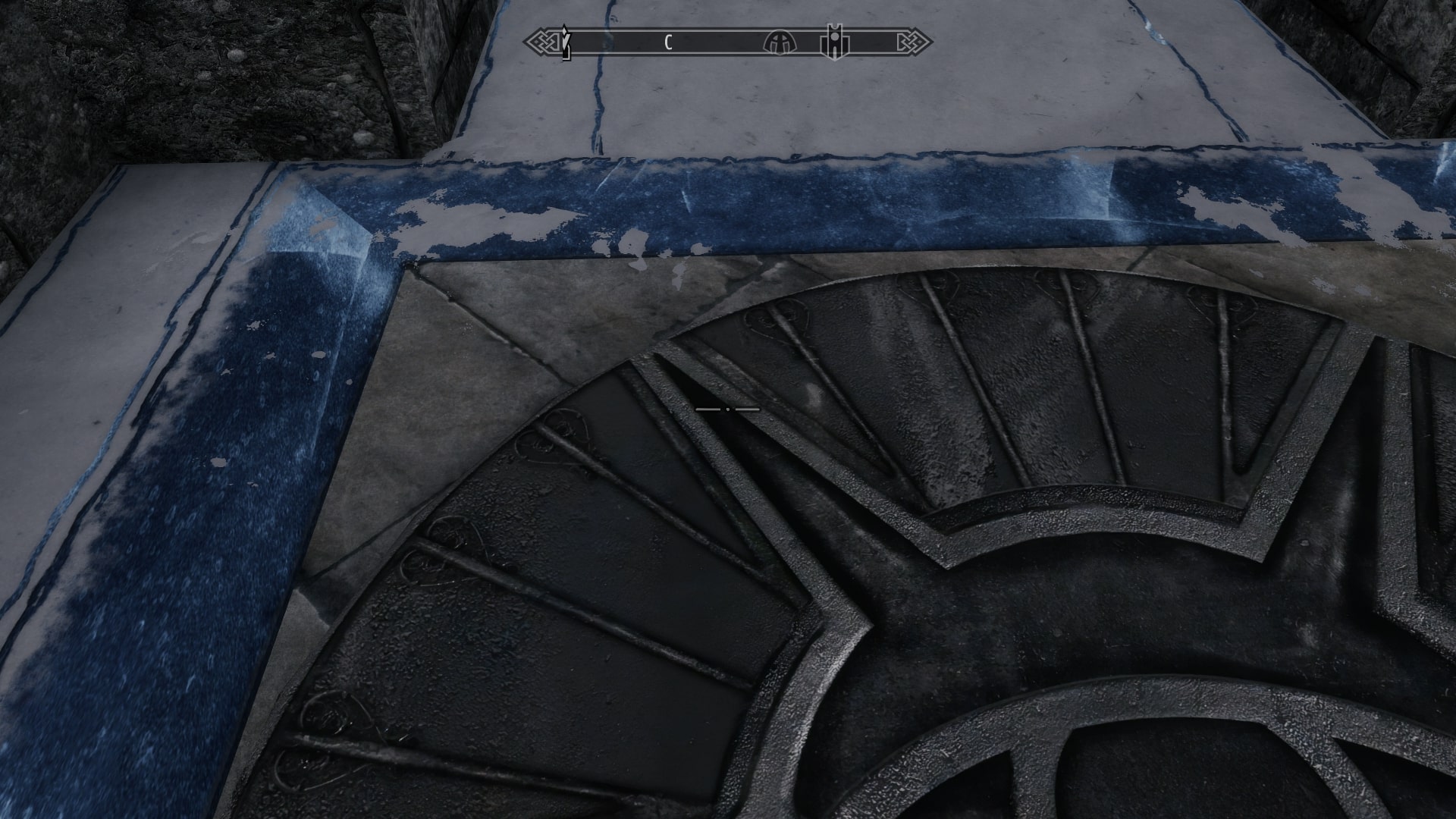Click the helm-shaped location marker on the compass
The width and height of the screenshot is (1456, 819).
(781, 43)
